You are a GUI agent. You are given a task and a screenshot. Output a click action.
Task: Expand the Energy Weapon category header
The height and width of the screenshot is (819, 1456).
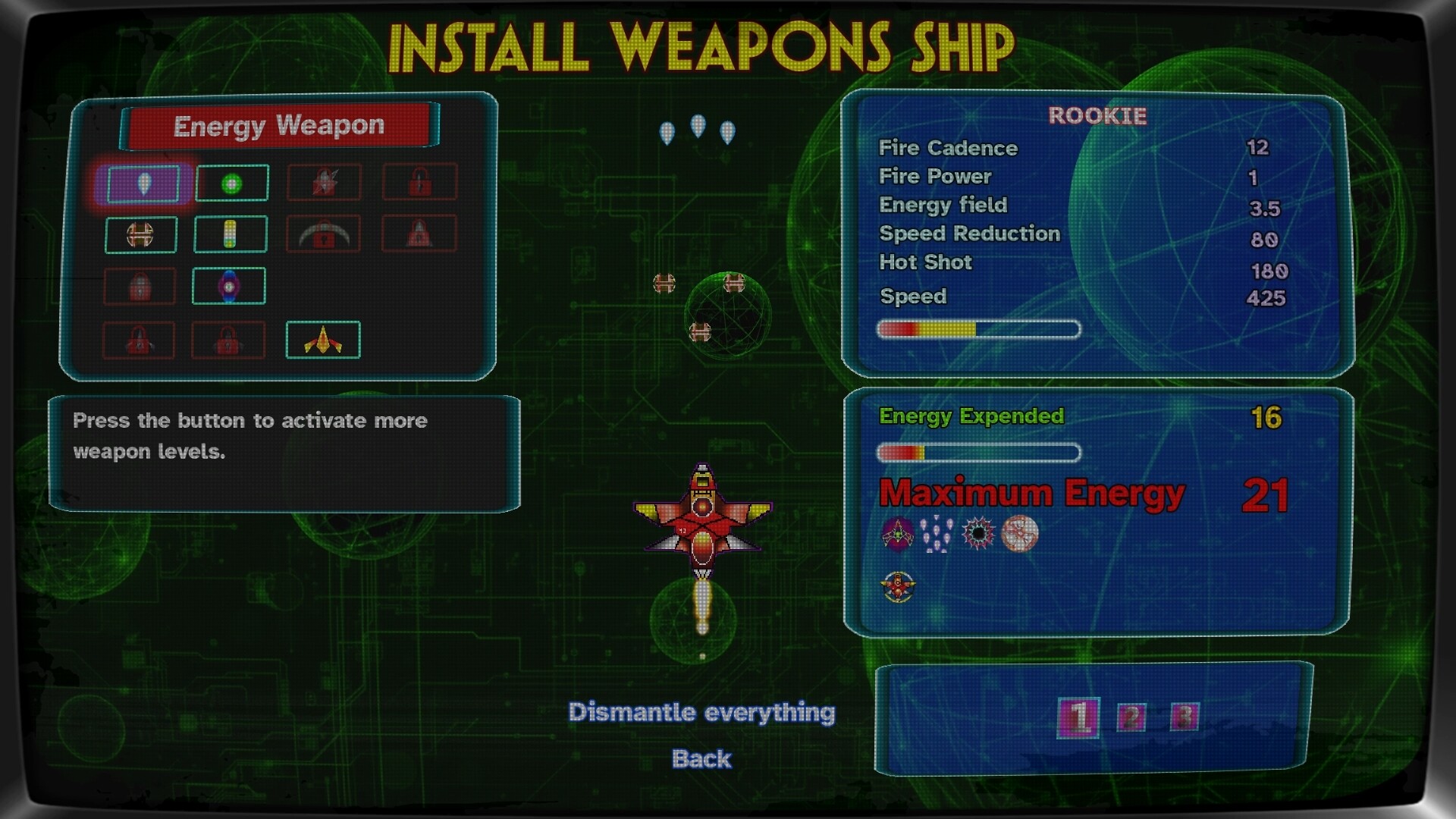point(279,126)
